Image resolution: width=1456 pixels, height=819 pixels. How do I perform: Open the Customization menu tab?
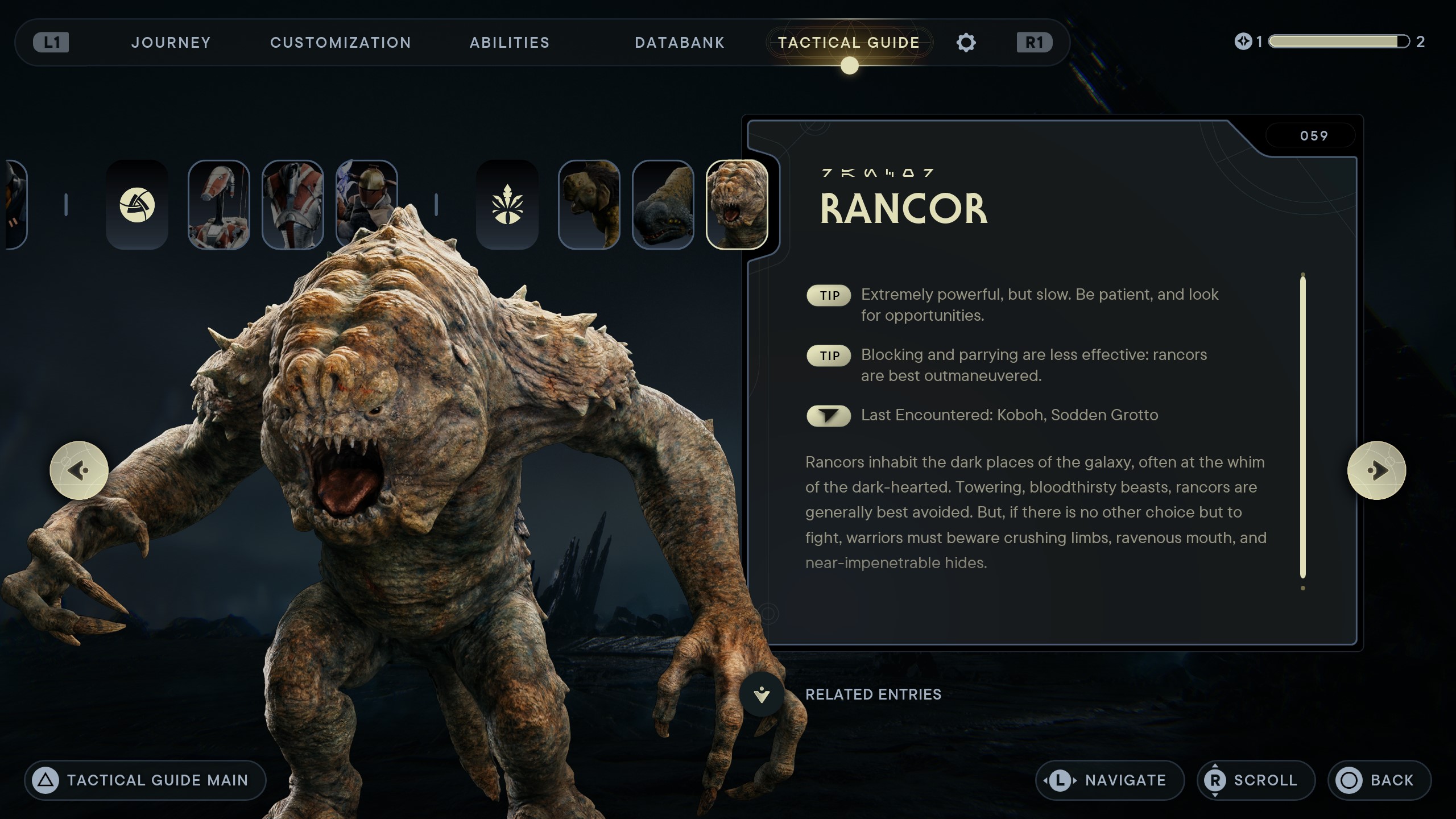coord(340,42)
